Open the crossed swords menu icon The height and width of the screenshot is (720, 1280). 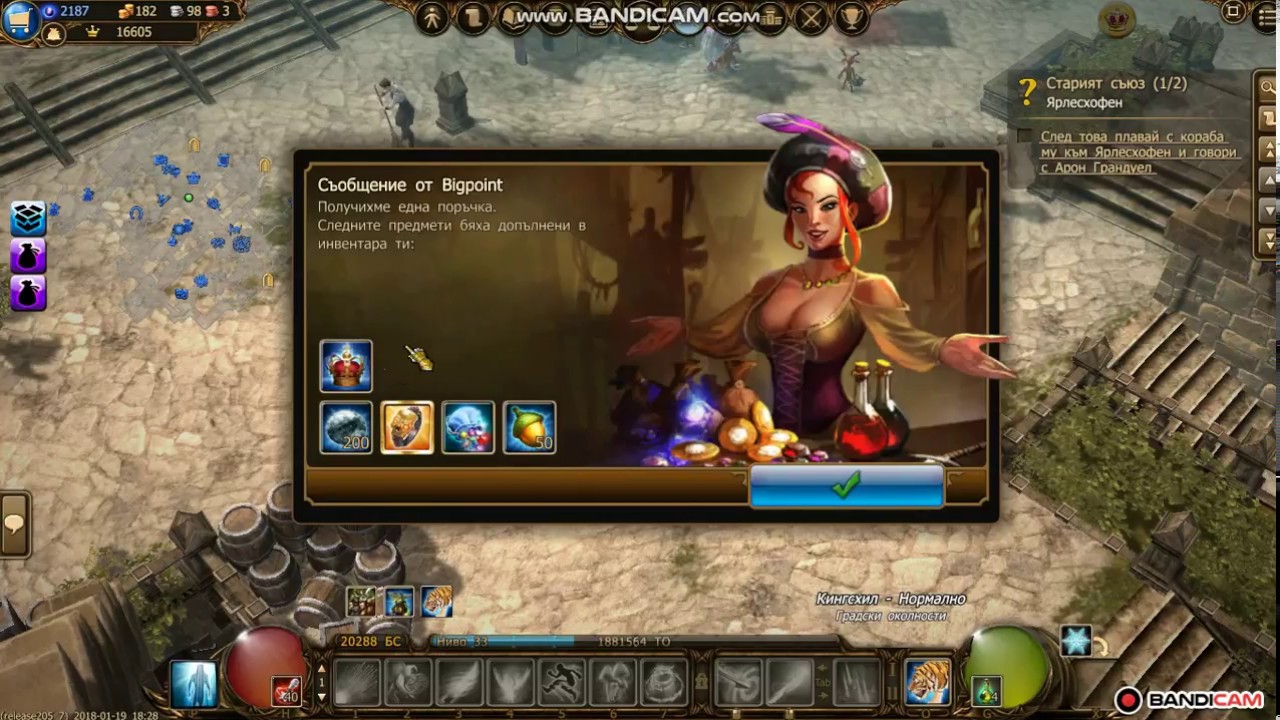click(x=812, y=18)
